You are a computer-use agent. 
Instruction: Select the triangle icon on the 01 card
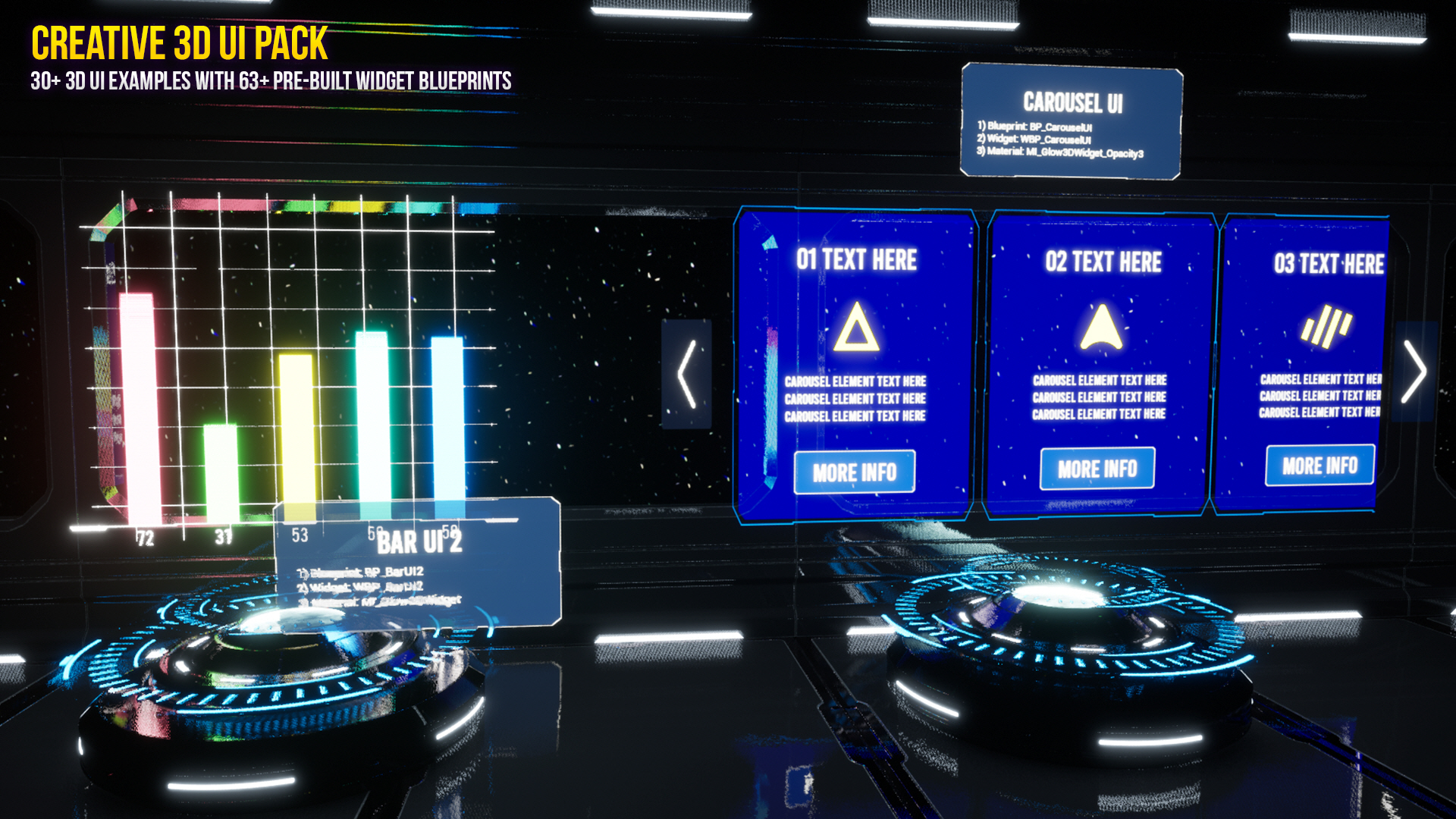(856, 326)
